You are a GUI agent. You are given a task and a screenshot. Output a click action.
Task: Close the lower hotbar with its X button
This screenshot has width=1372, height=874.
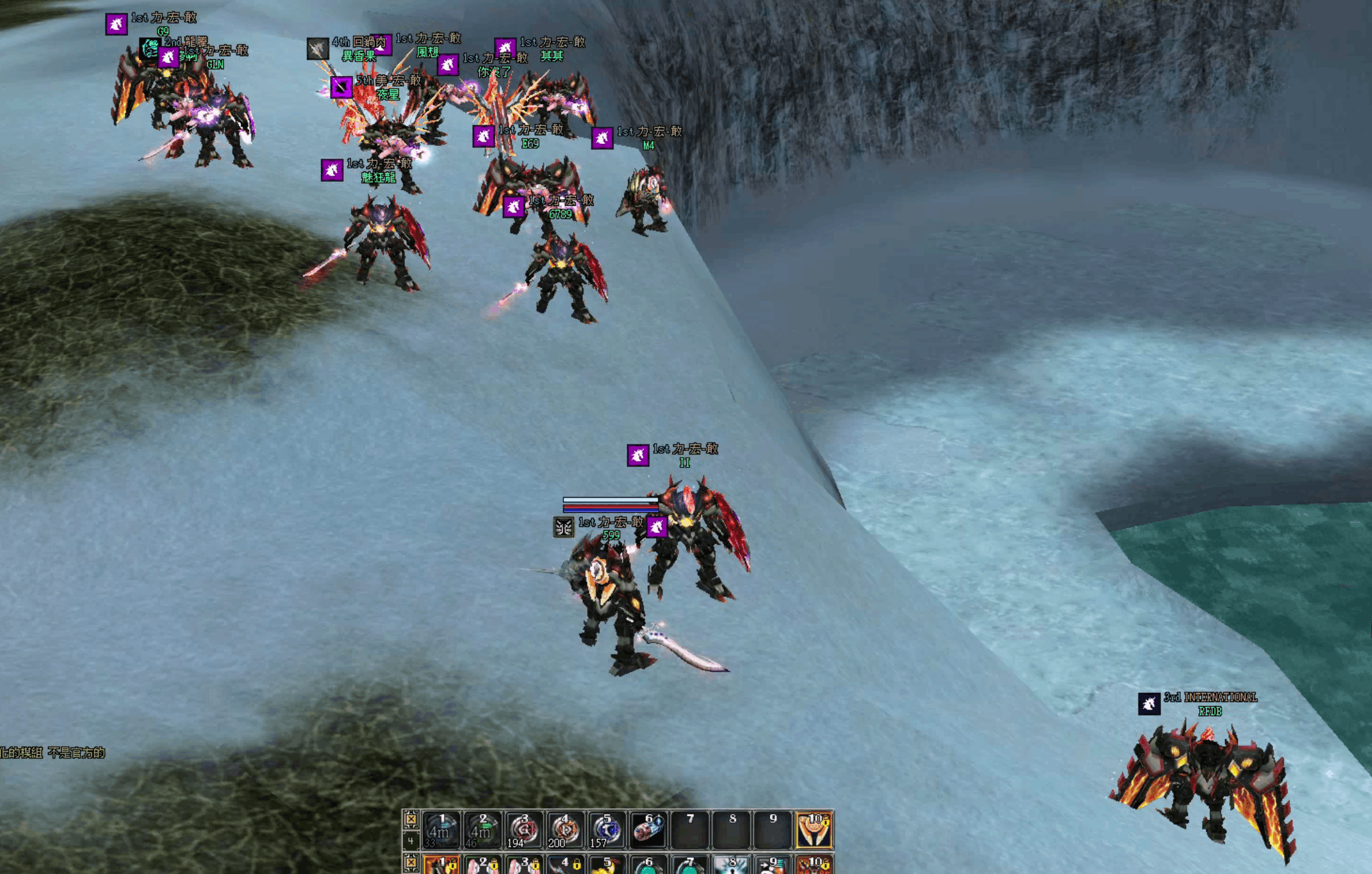click(411, 864)
